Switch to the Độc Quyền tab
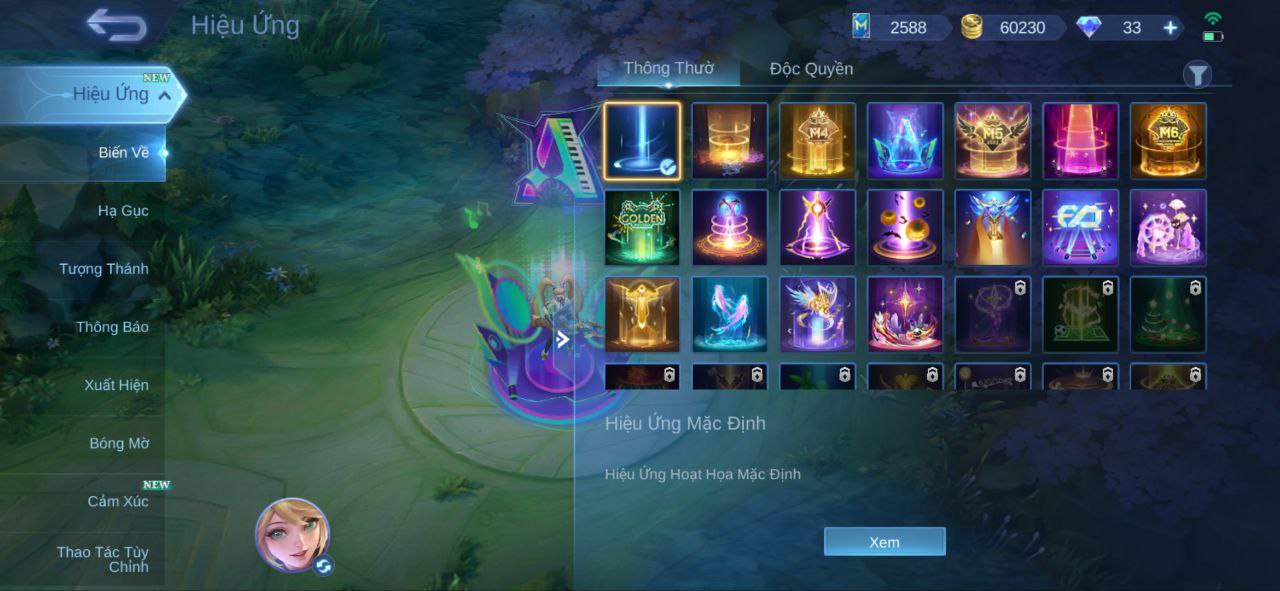 tap(811, 69)
